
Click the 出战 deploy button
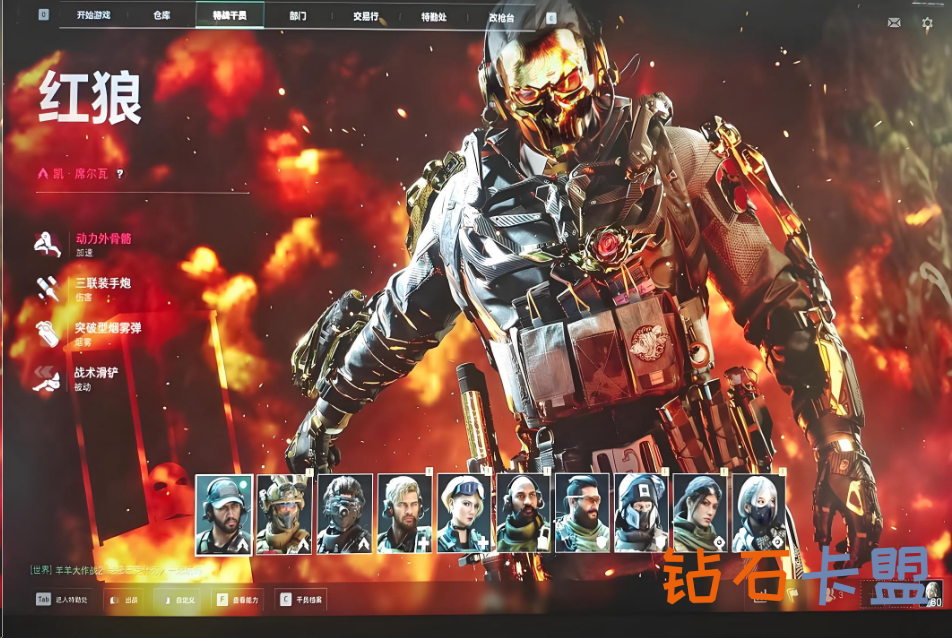click(x=124, y=600)
